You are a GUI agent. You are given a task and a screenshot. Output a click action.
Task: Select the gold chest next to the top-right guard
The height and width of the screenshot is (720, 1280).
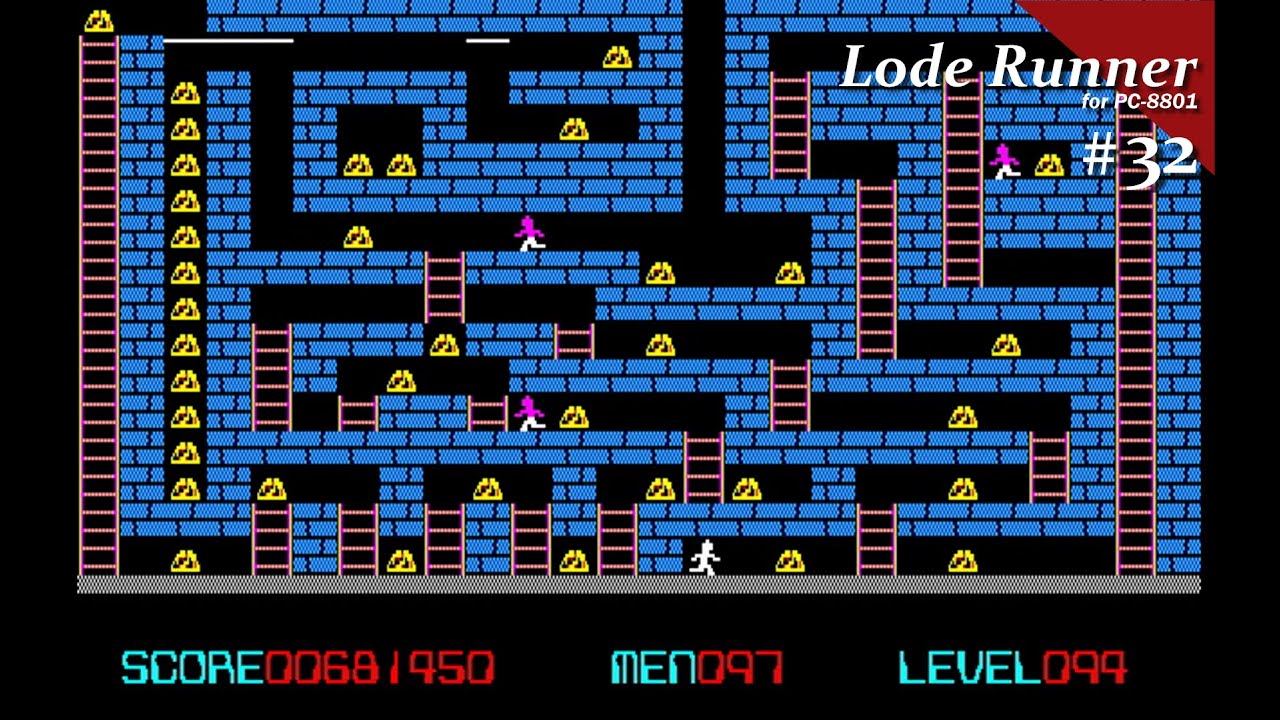tap(1050, 165)
